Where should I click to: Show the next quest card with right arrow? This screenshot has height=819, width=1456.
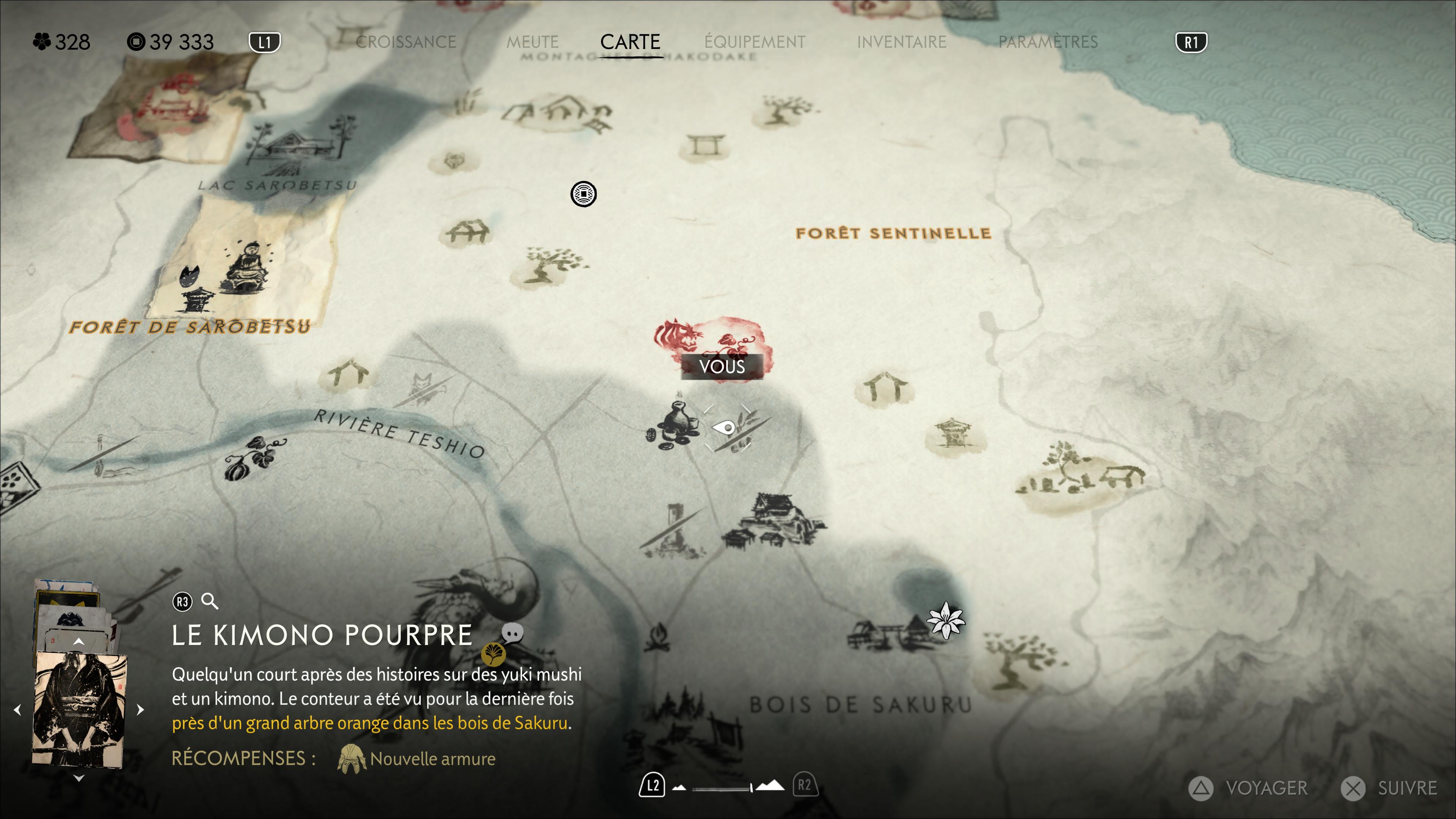pyautogui.click(x=141, y=710)
